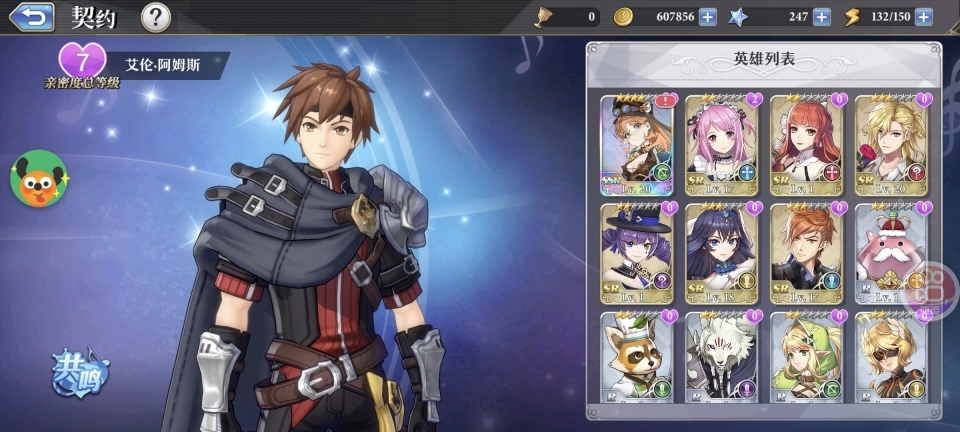Select the pink-haired maid hero card

click(x=721, y=144)
